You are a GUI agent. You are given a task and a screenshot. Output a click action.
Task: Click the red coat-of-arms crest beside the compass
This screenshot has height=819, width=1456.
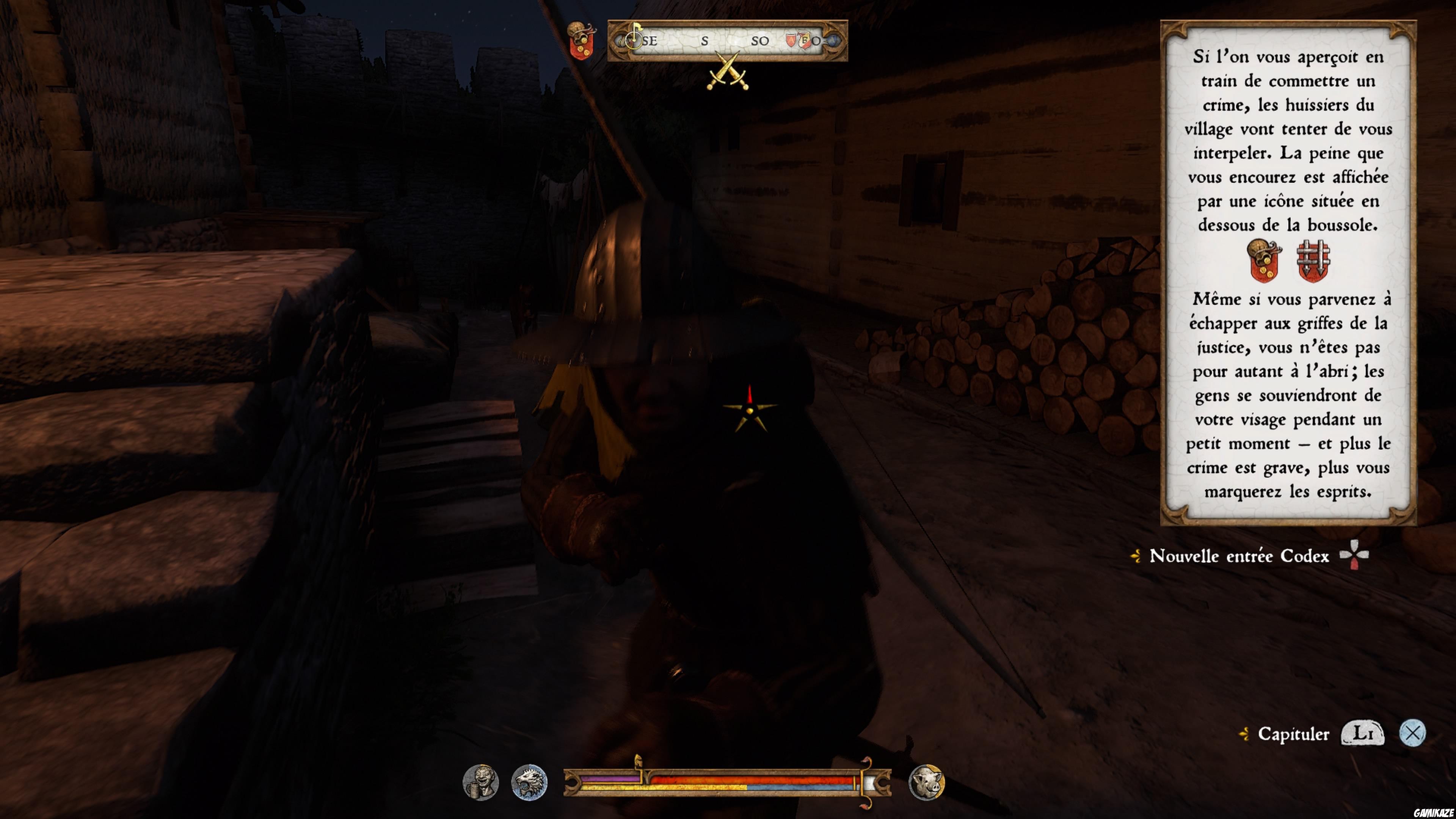582,39
